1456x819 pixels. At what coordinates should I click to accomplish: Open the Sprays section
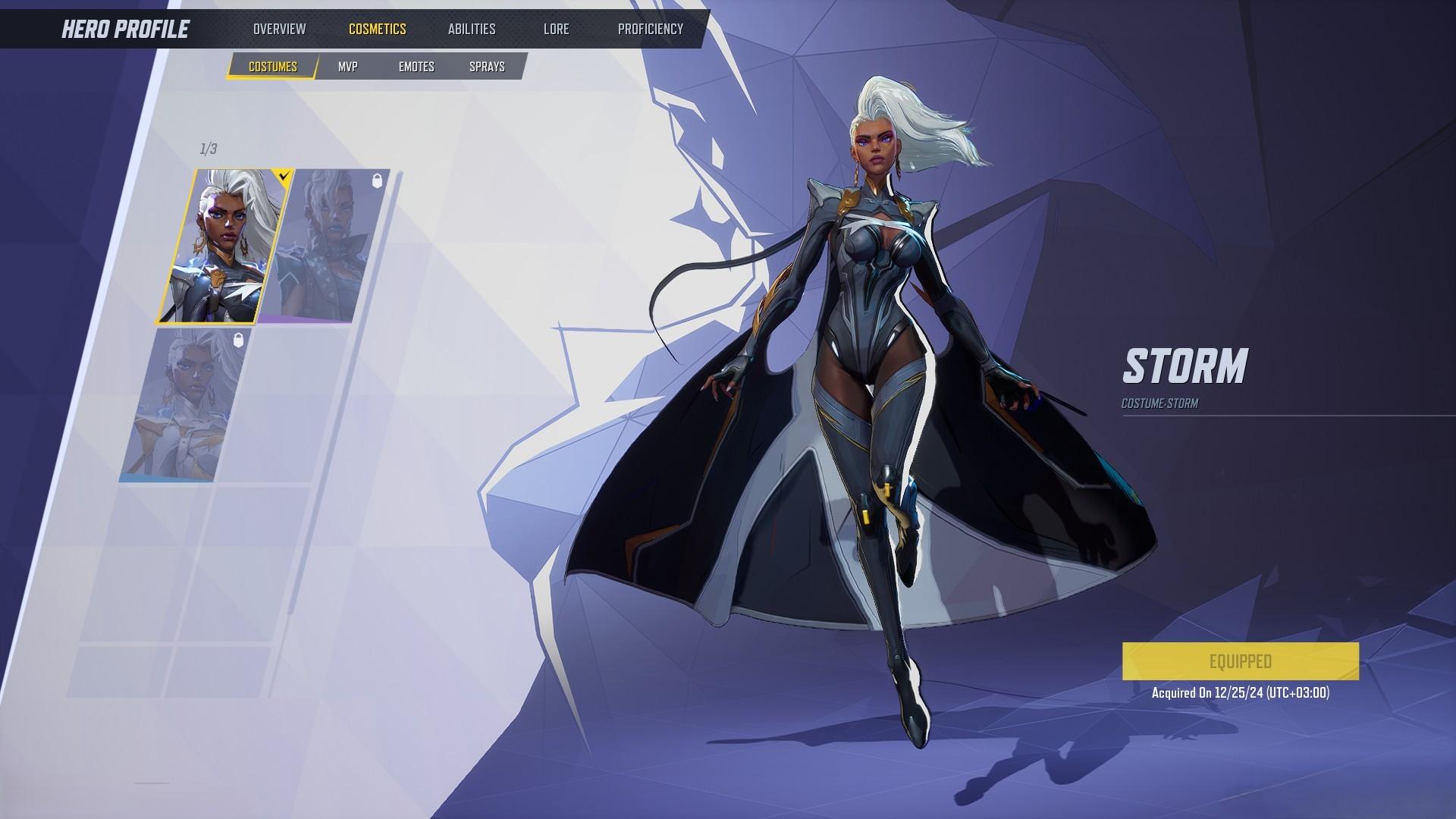pyautogui.click(x=486, y=66)
